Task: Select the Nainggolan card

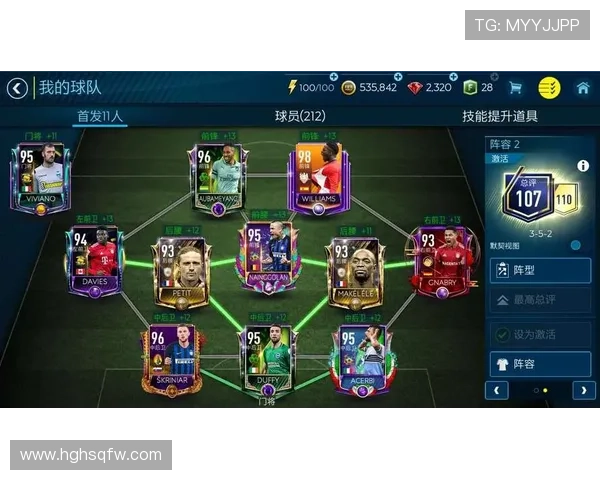Action: click(x=267, y=255)
